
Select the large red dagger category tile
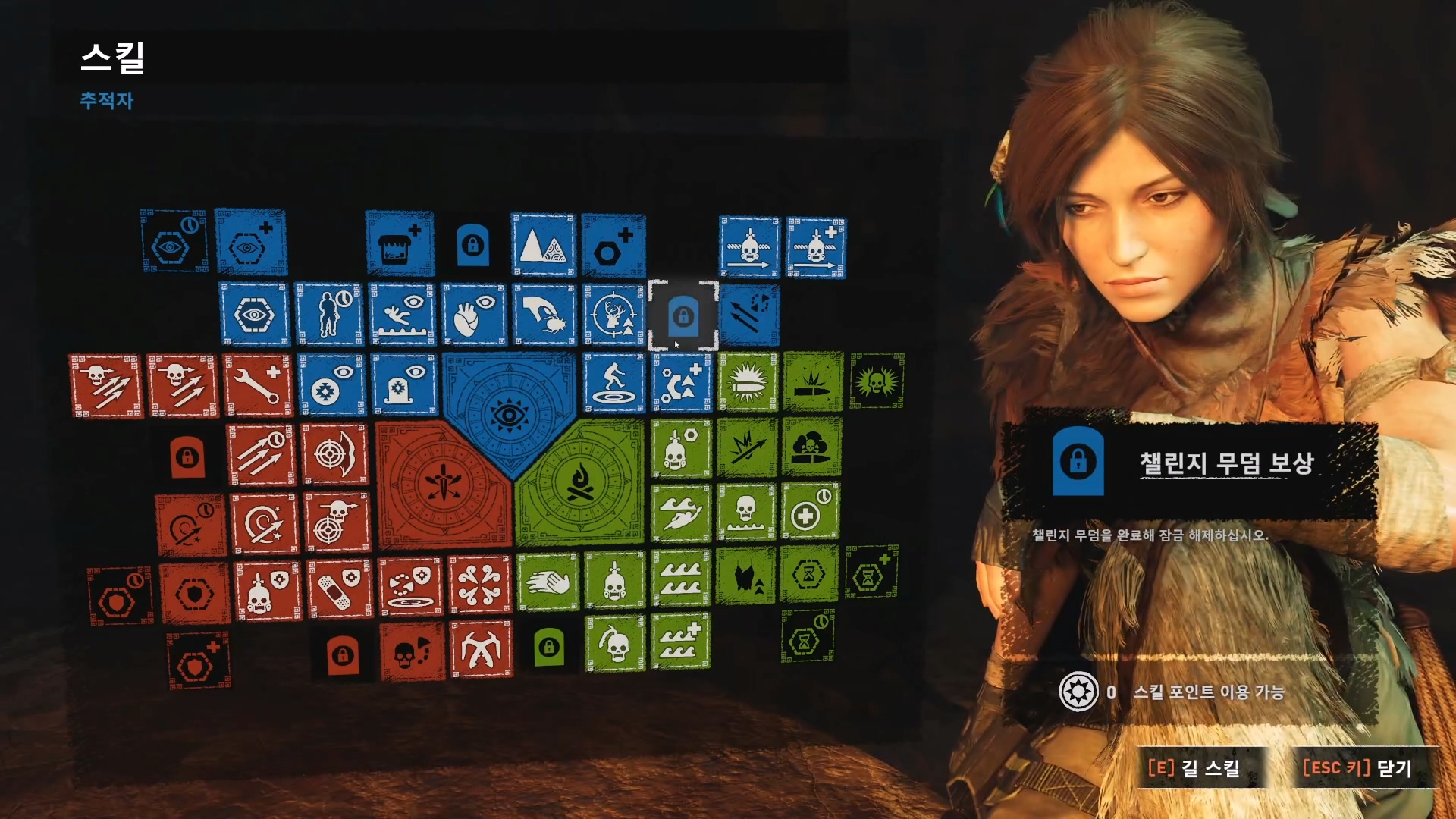(444, 484)
